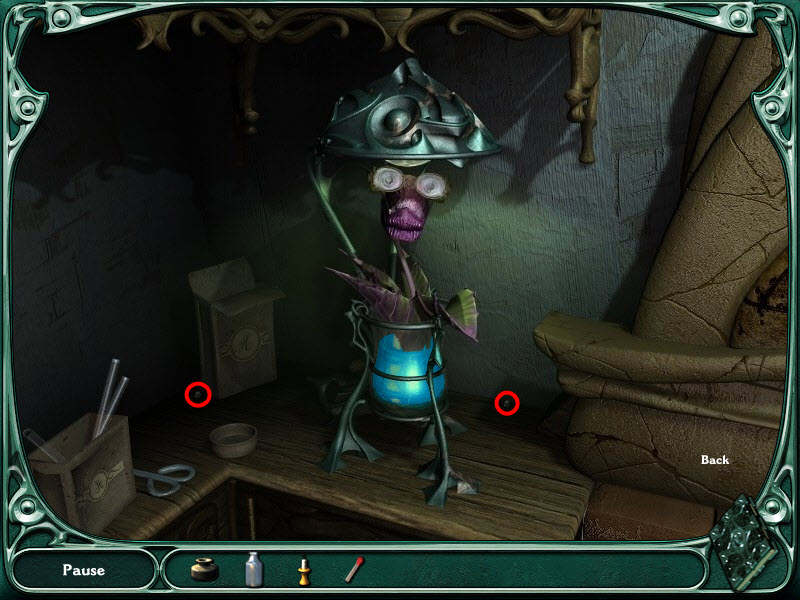Go Back from this close-up view
Image resolution: width=800 pixels, height=600 pixels.
pyautogui.click(x=715, y=460)
